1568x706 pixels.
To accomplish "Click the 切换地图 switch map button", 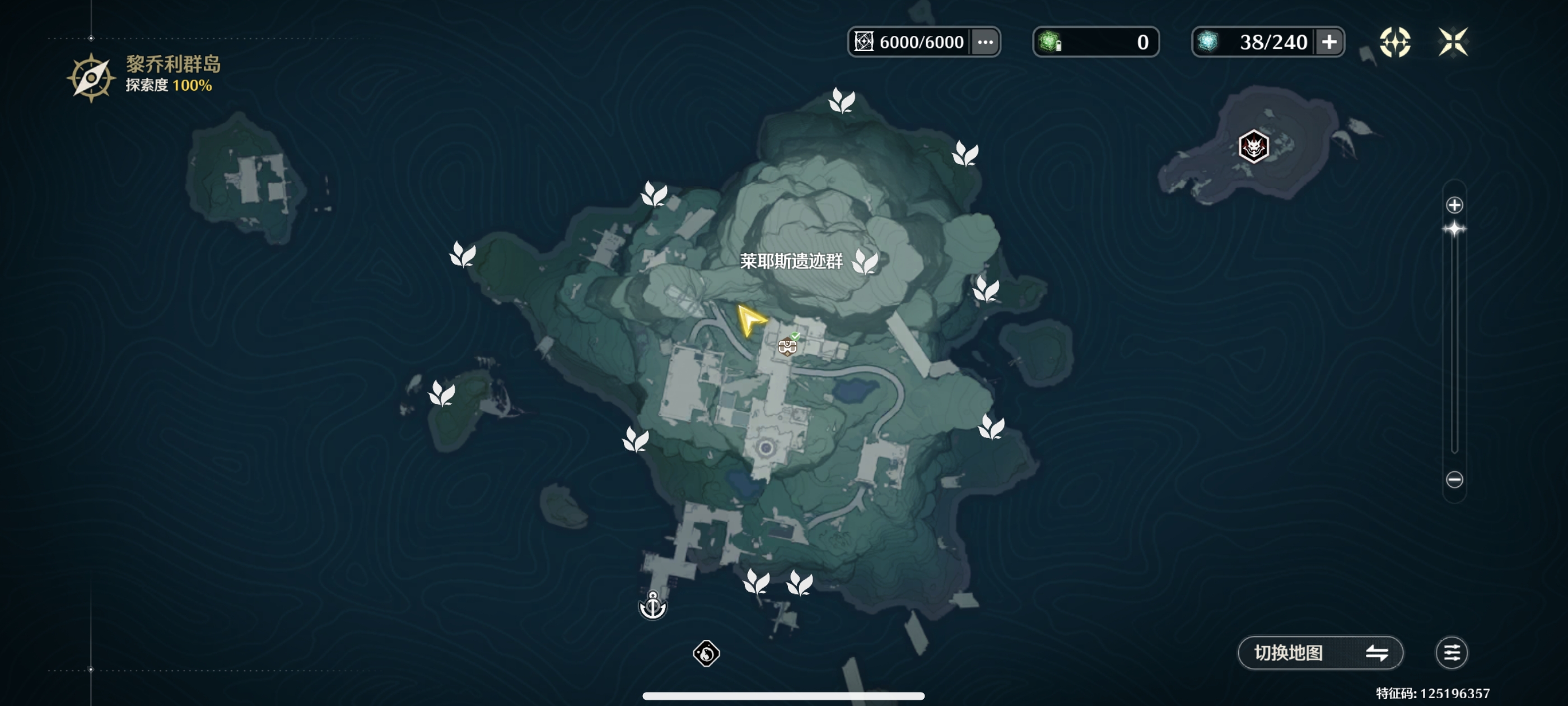I will (1320, 653).
